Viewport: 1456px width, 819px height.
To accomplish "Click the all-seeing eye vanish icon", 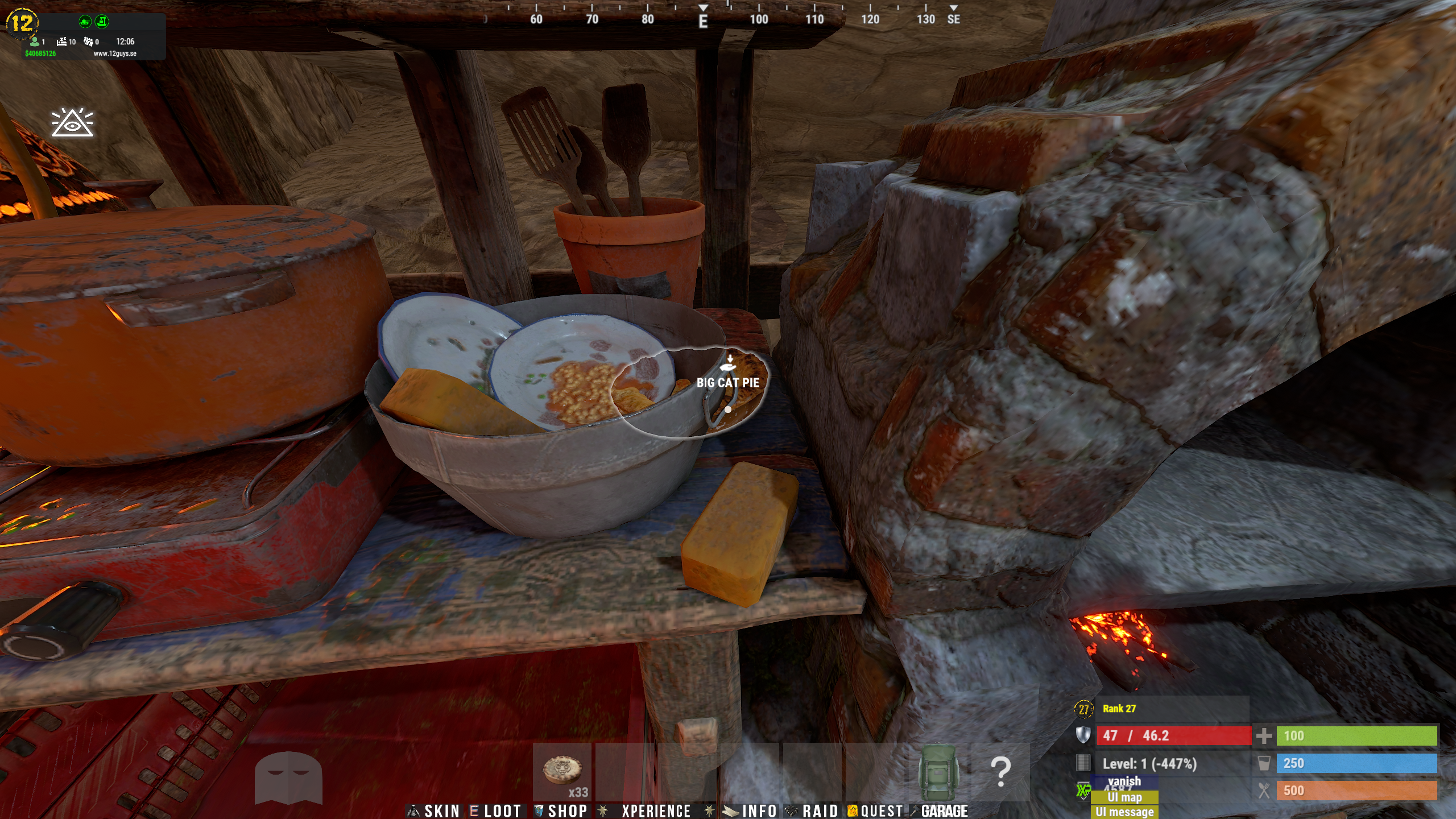I will tap(72, 122).
